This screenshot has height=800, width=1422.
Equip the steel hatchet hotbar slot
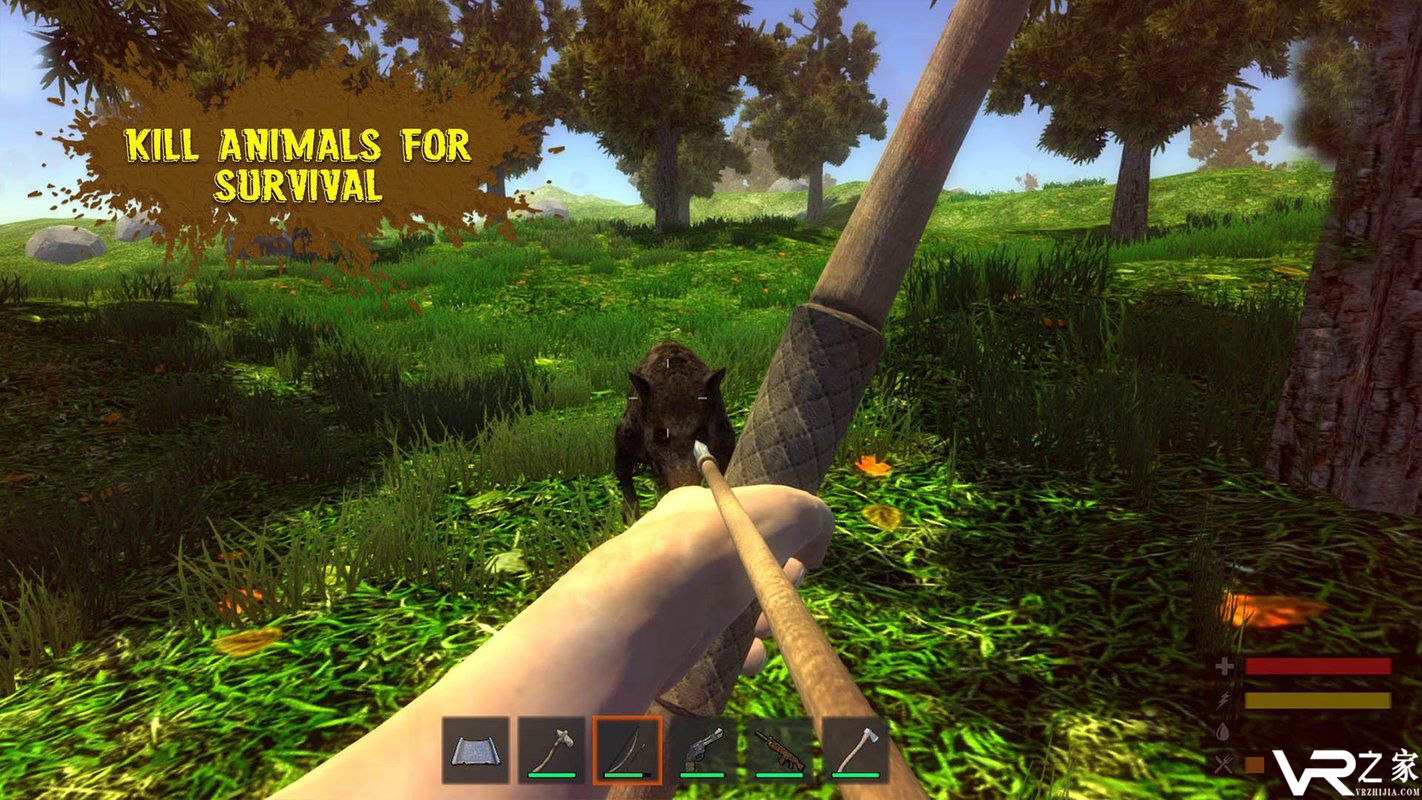[855, 750]
